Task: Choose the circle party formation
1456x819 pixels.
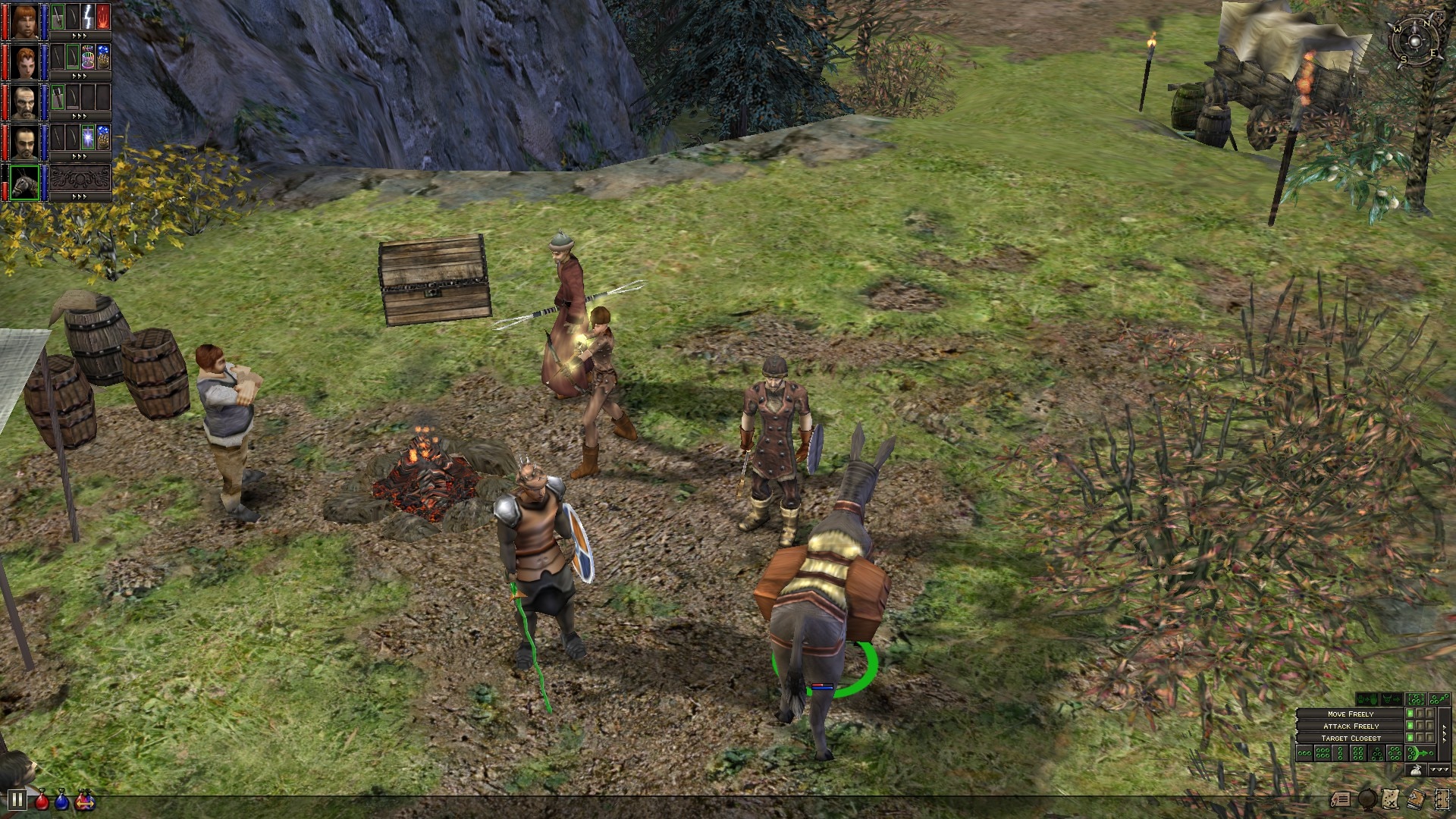Action: 1395,753
